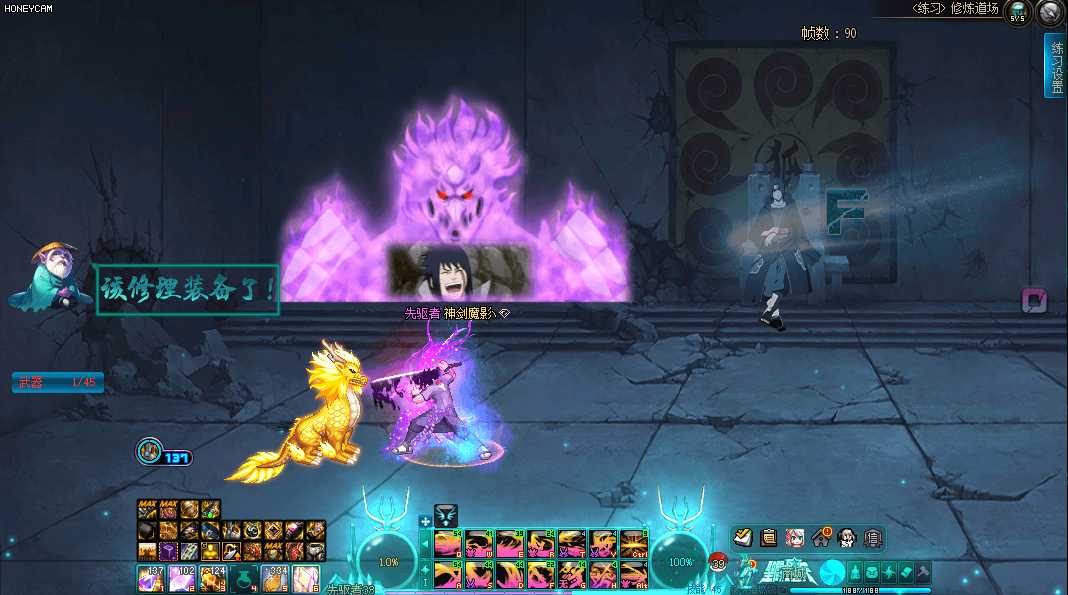Activate the skill bound to Q
Screen dimensions: 1068x595
point(447,543)
